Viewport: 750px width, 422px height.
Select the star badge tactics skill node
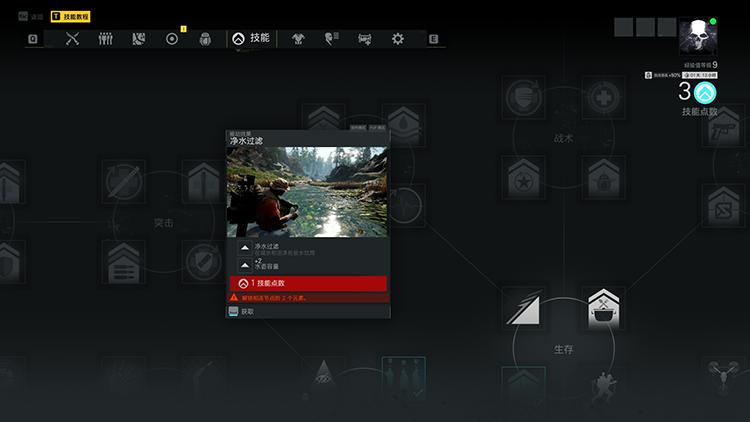tap(523, 181)
